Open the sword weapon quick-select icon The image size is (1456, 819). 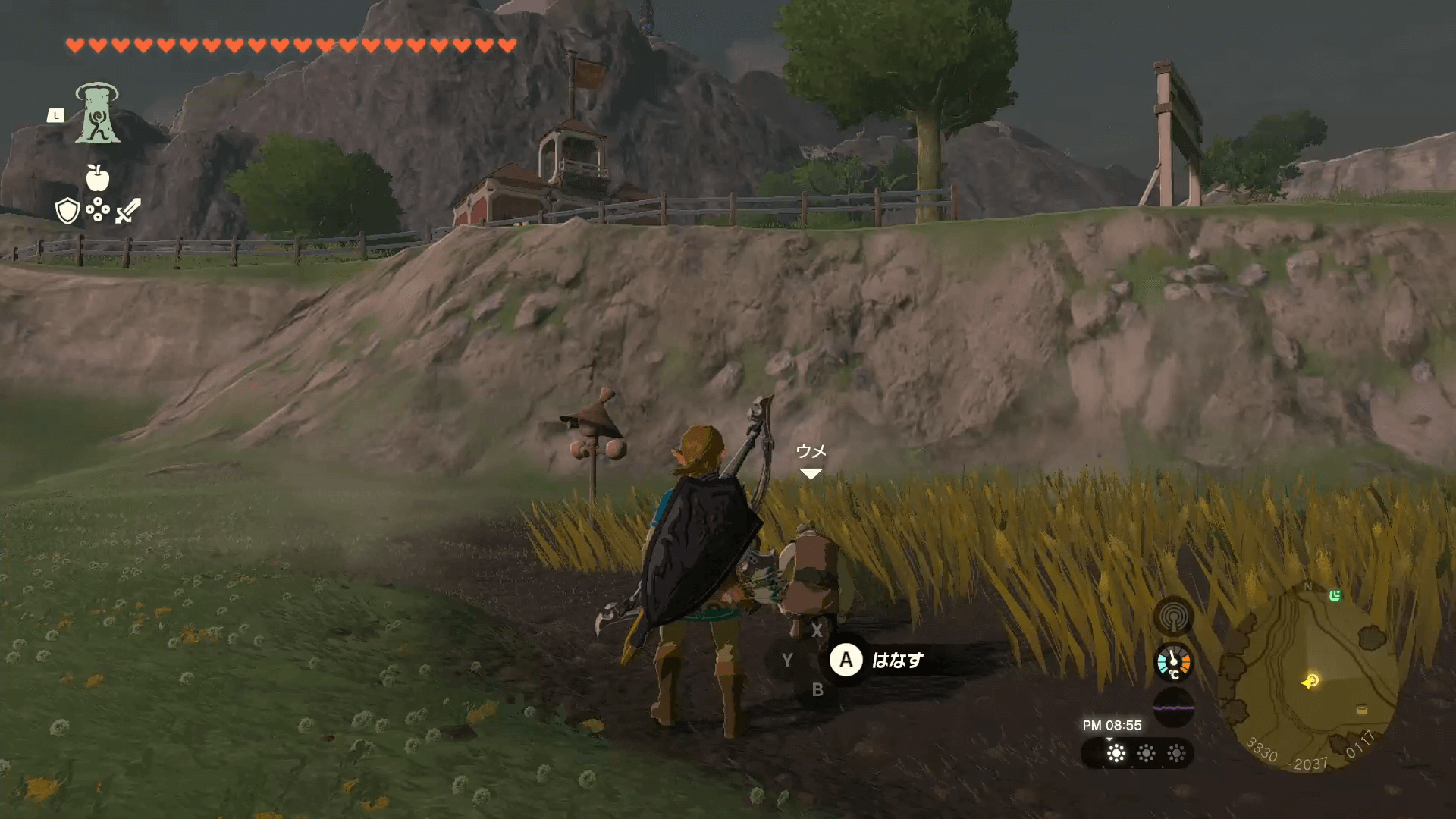127,211
